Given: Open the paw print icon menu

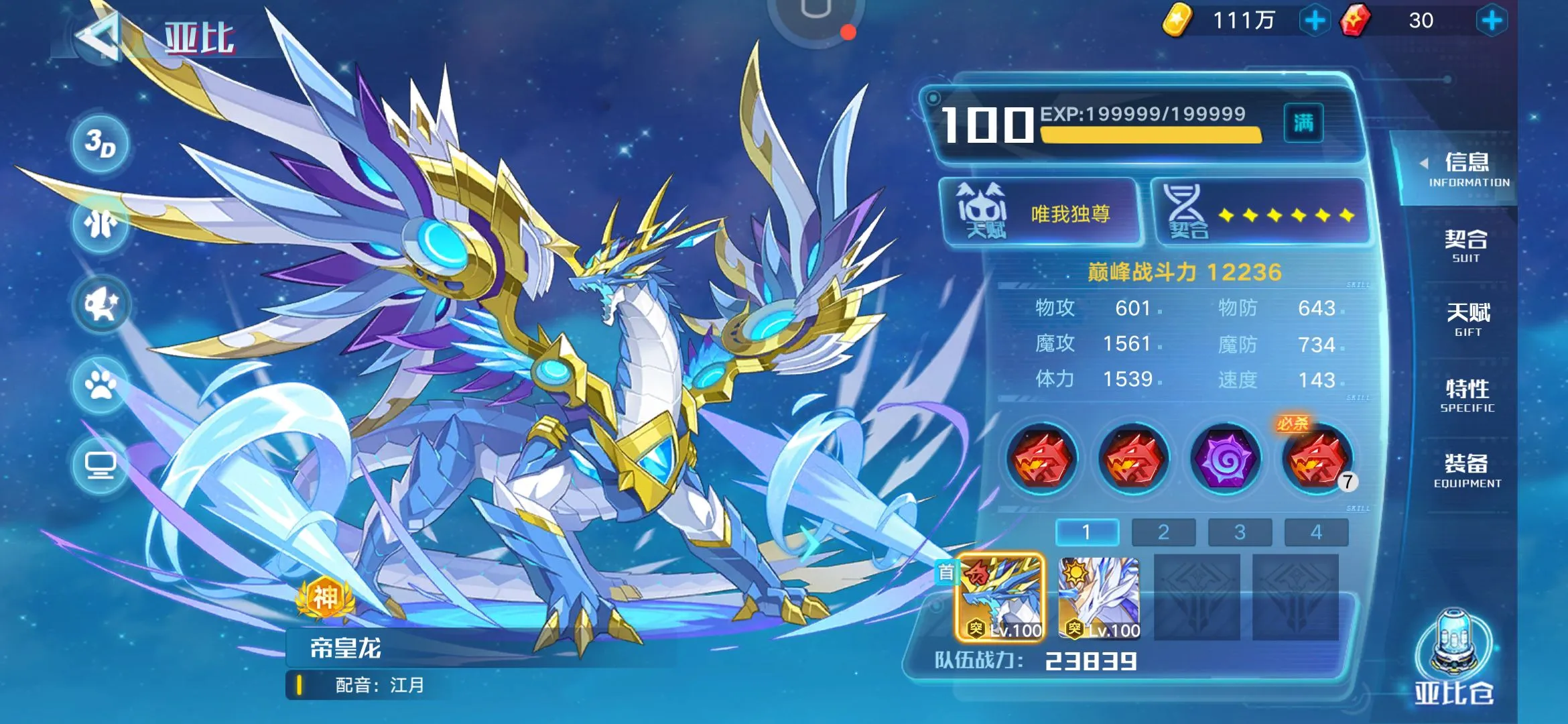Looking at the screenshot, I should 101,384.
